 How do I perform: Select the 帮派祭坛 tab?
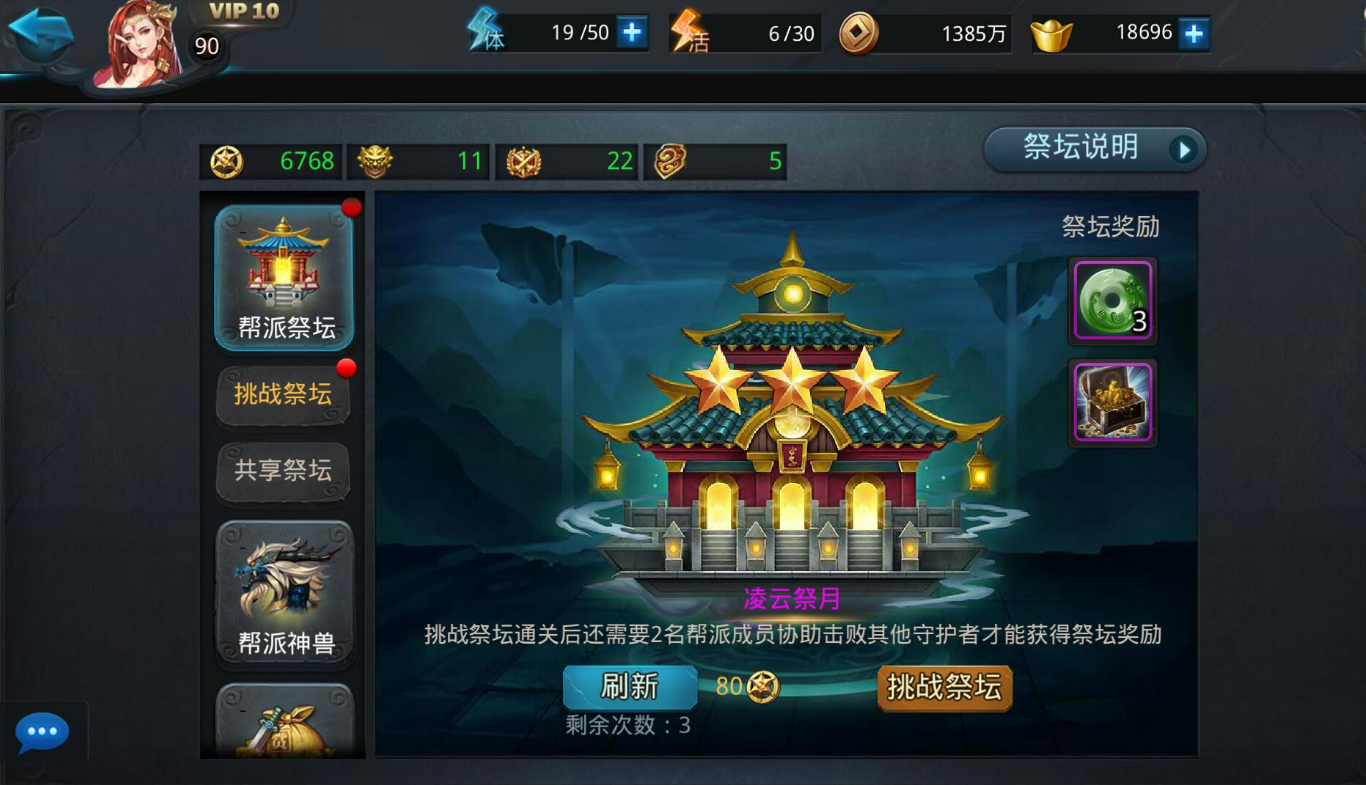click(285, 277)
